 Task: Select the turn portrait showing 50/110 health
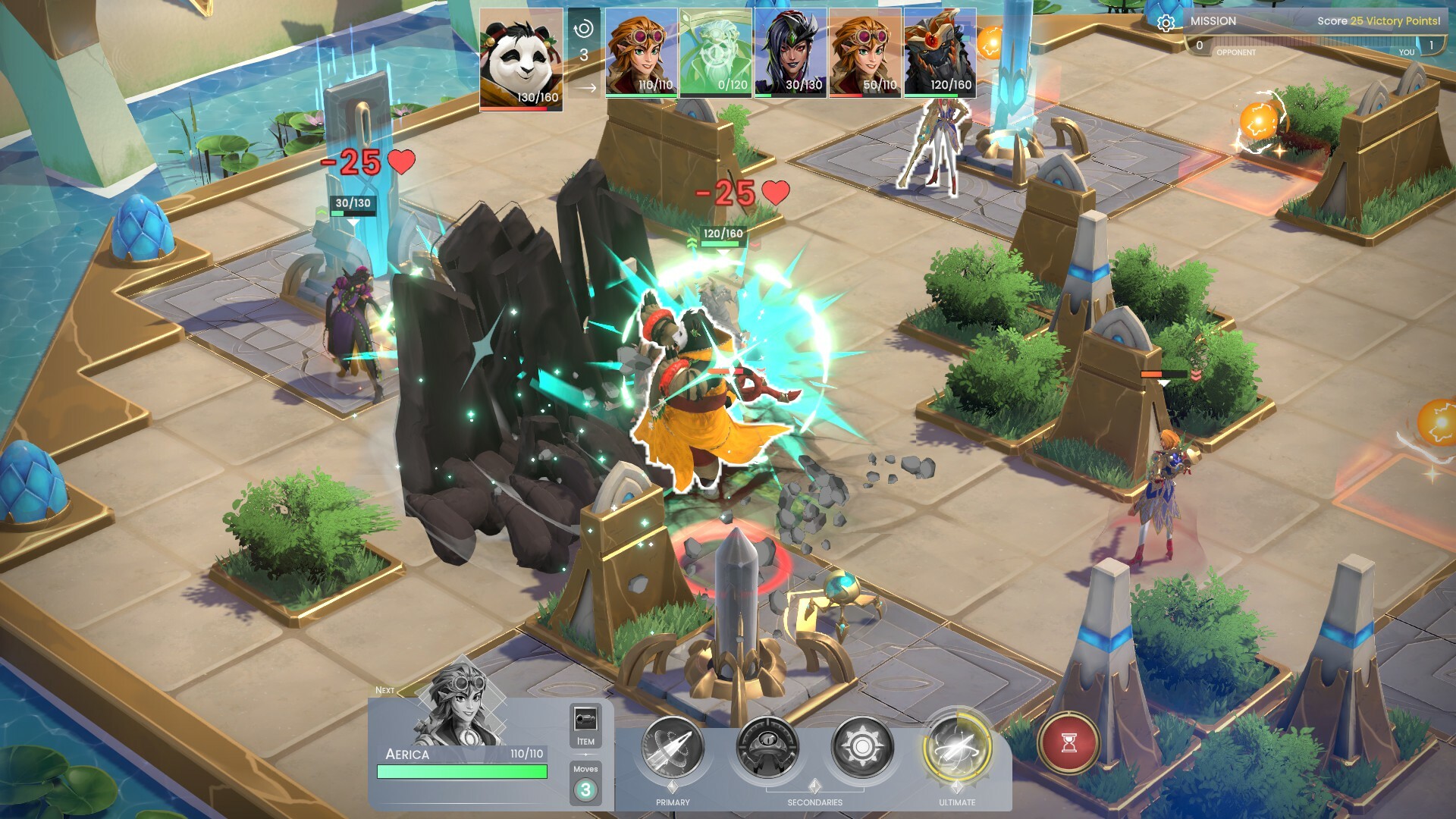coord(864,52)
